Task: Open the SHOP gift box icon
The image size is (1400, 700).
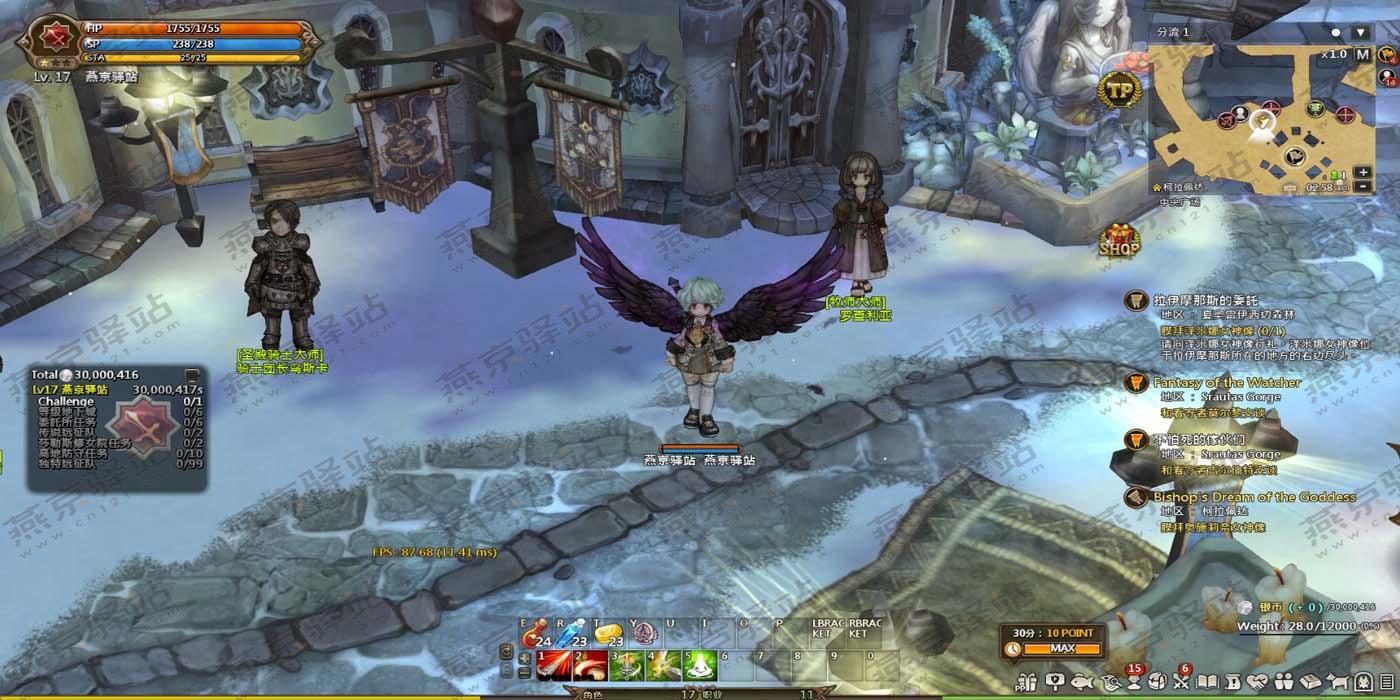Action: pos(1120,241)
